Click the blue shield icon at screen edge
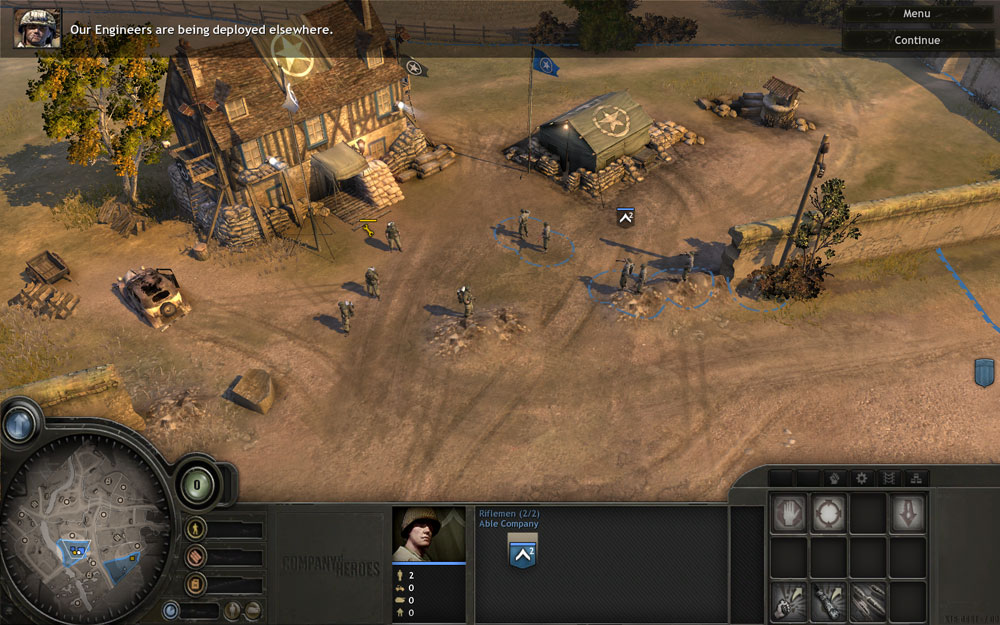 (x=984, y=372)
